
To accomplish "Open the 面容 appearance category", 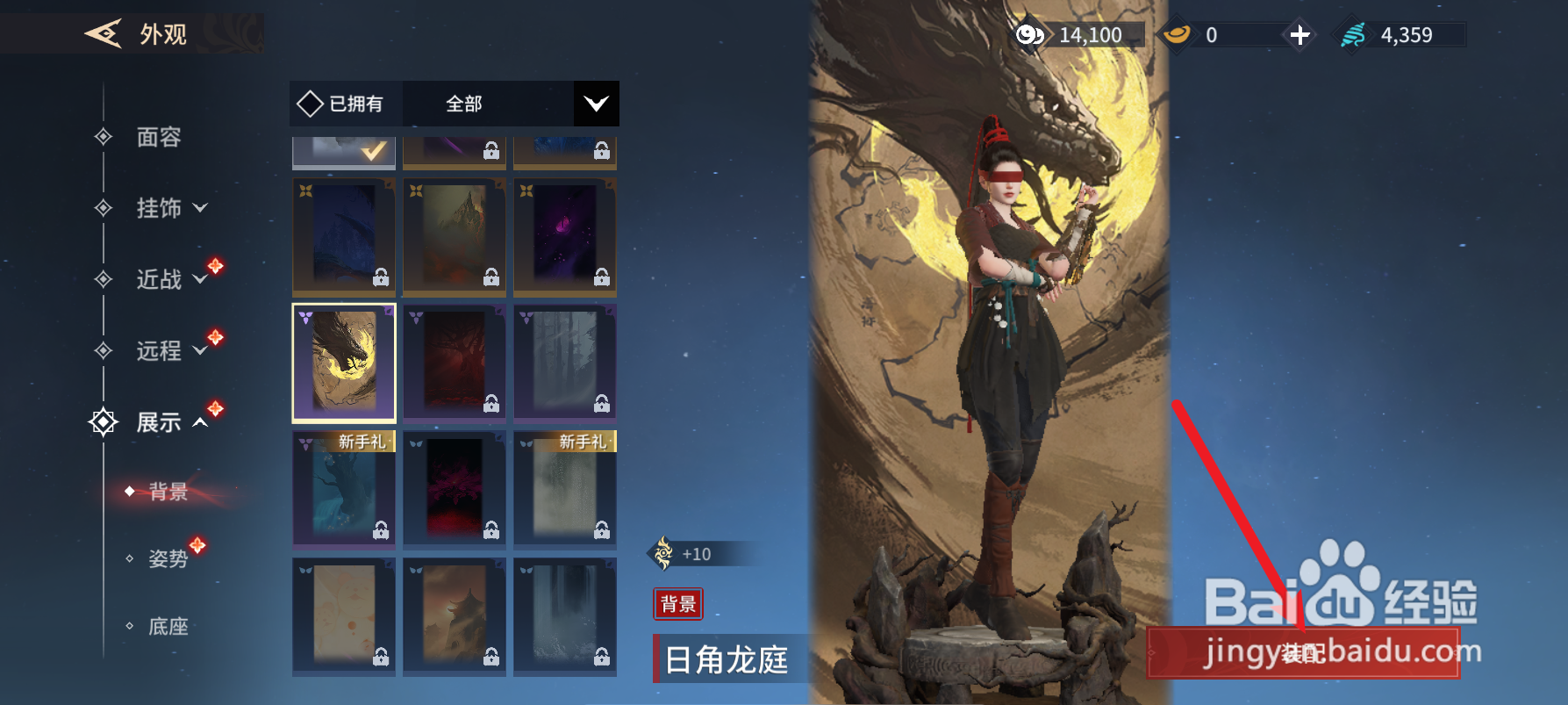I will (x=158, y=137).
